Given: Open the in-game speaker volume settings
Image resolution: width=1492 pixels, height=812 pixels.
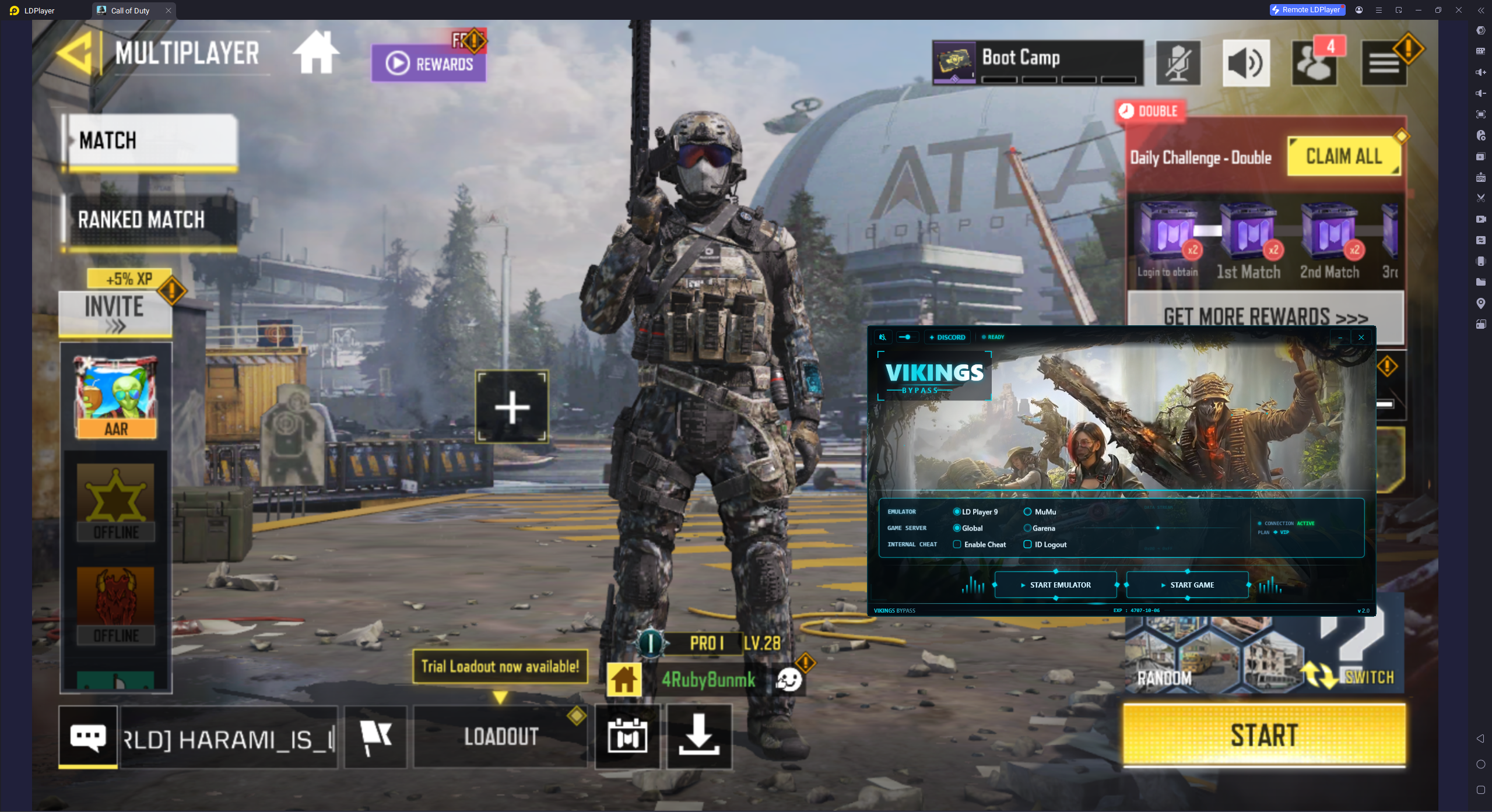Looking at the screenshot, I should point(1247,63).
